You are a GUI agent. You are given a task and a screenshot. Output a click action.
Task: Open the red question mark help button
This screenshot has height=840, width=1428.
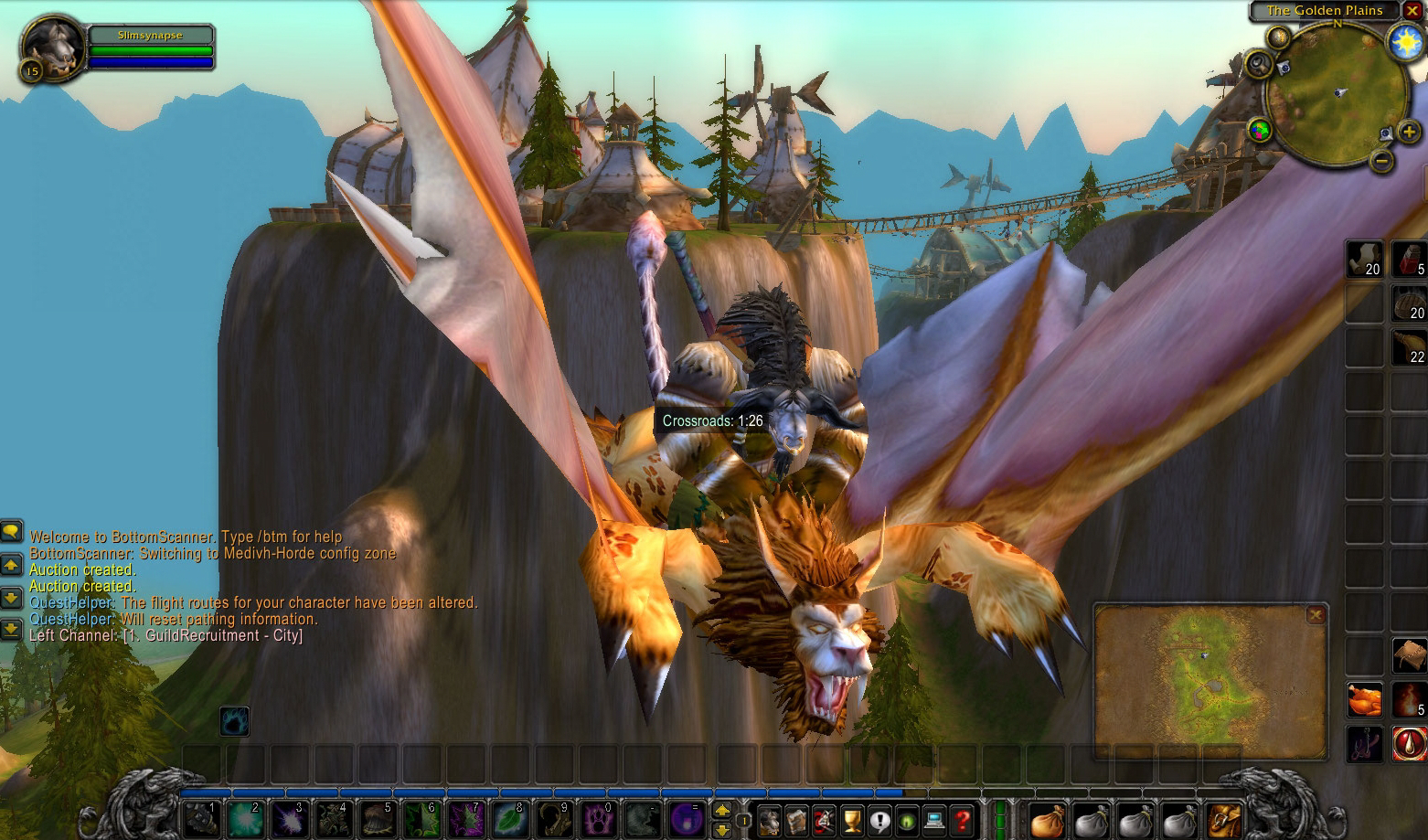tap(961, 820)
